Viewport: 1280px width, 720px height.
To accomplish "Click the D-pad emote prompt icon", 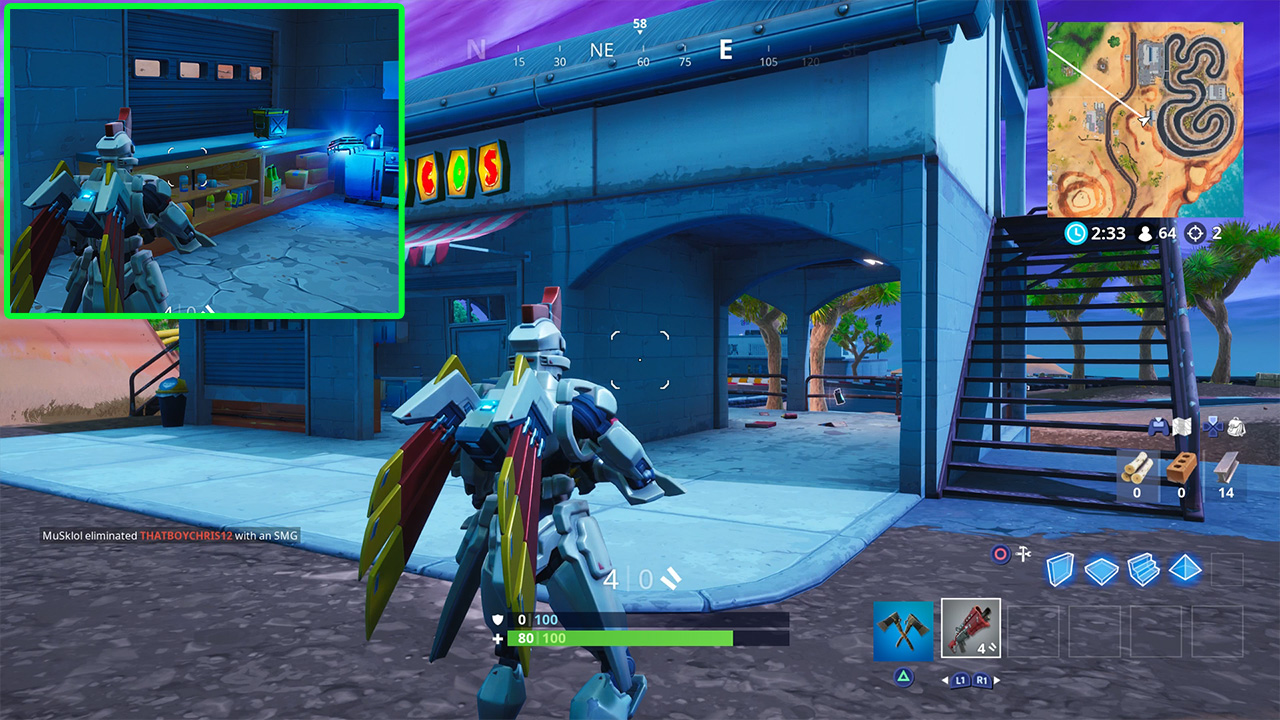I will coord(1213,427).
